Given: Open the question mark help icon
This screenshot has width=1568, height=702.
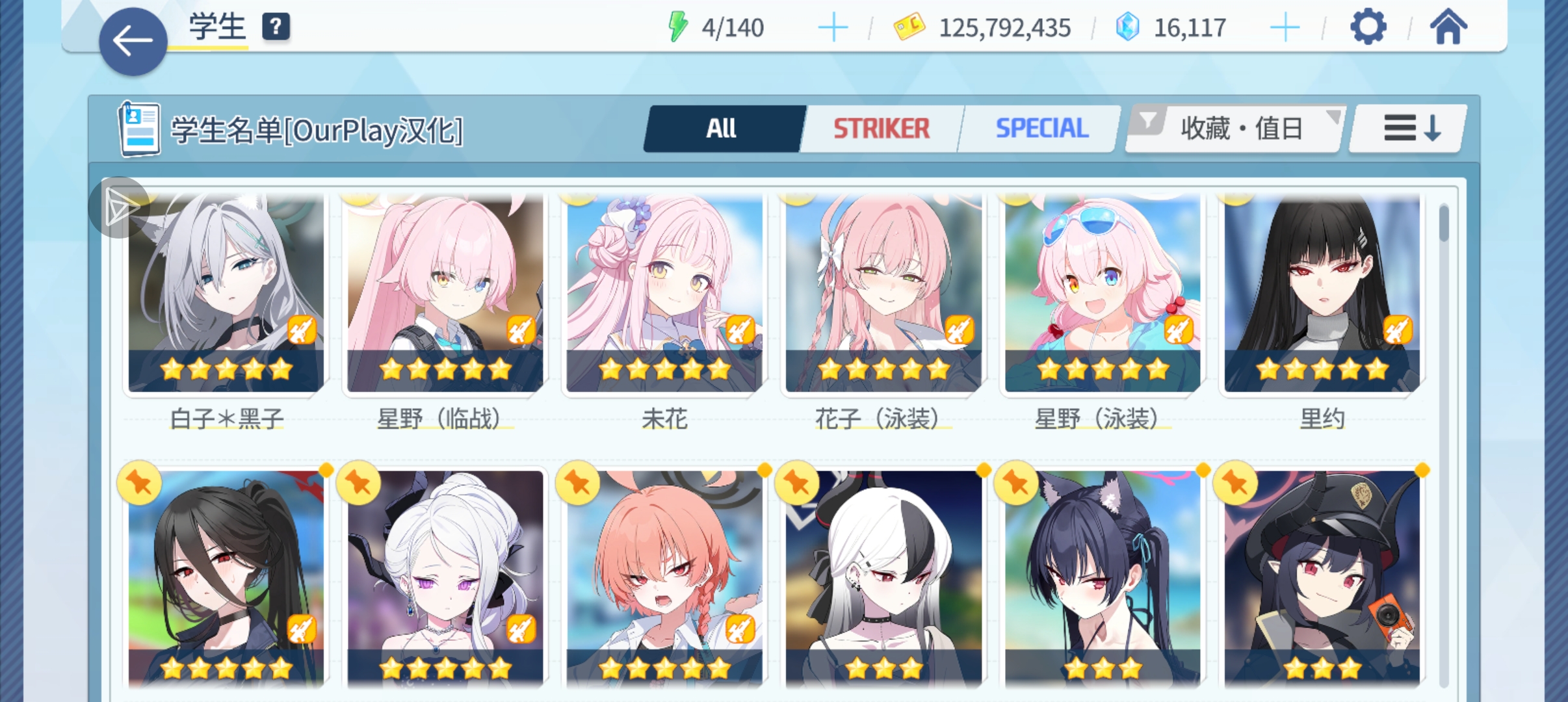Looking at the screenshot, I should pos(276,27).
